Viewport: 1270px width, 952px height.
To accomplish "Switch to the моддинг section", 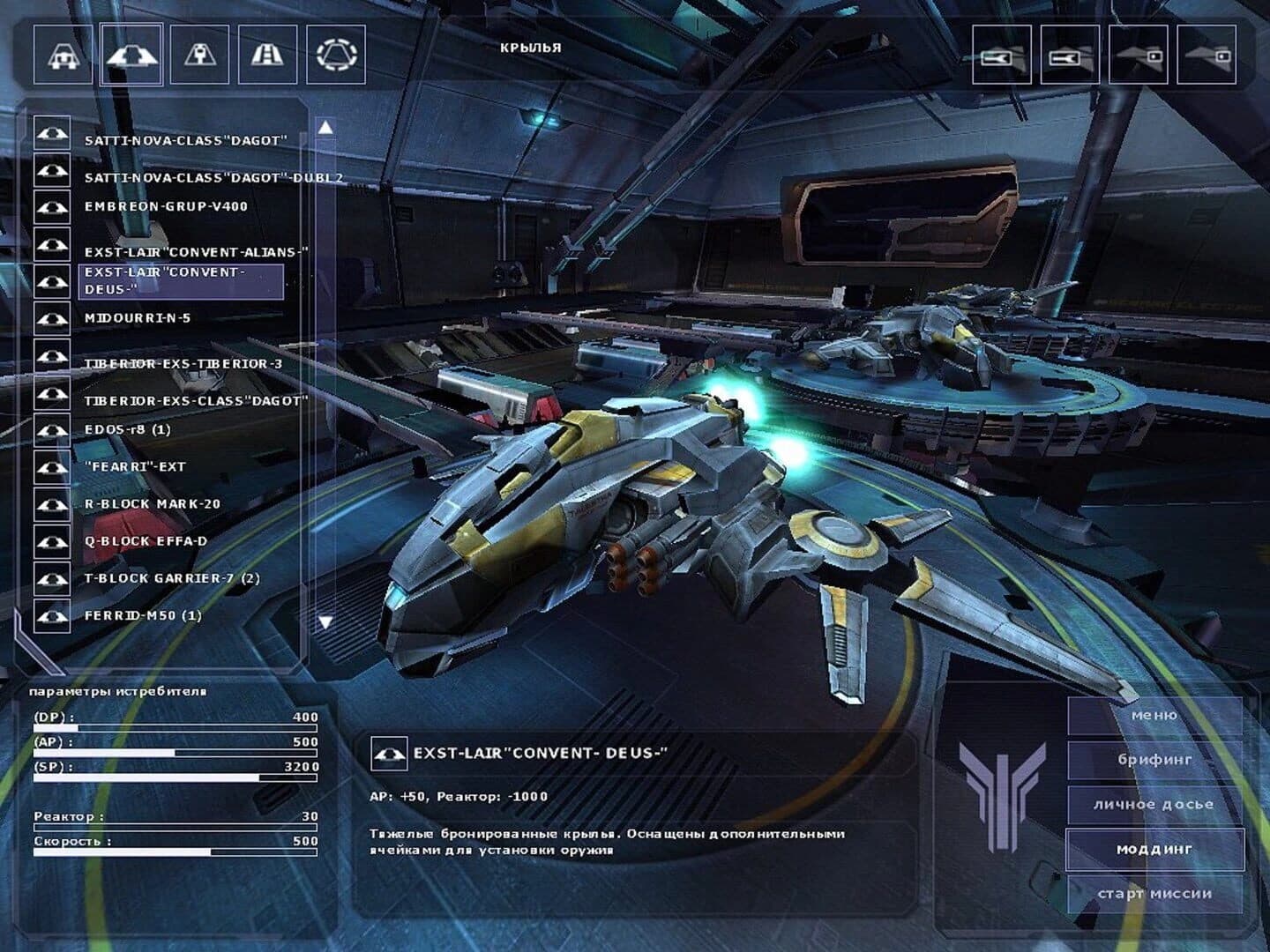I will [1155, 848].
